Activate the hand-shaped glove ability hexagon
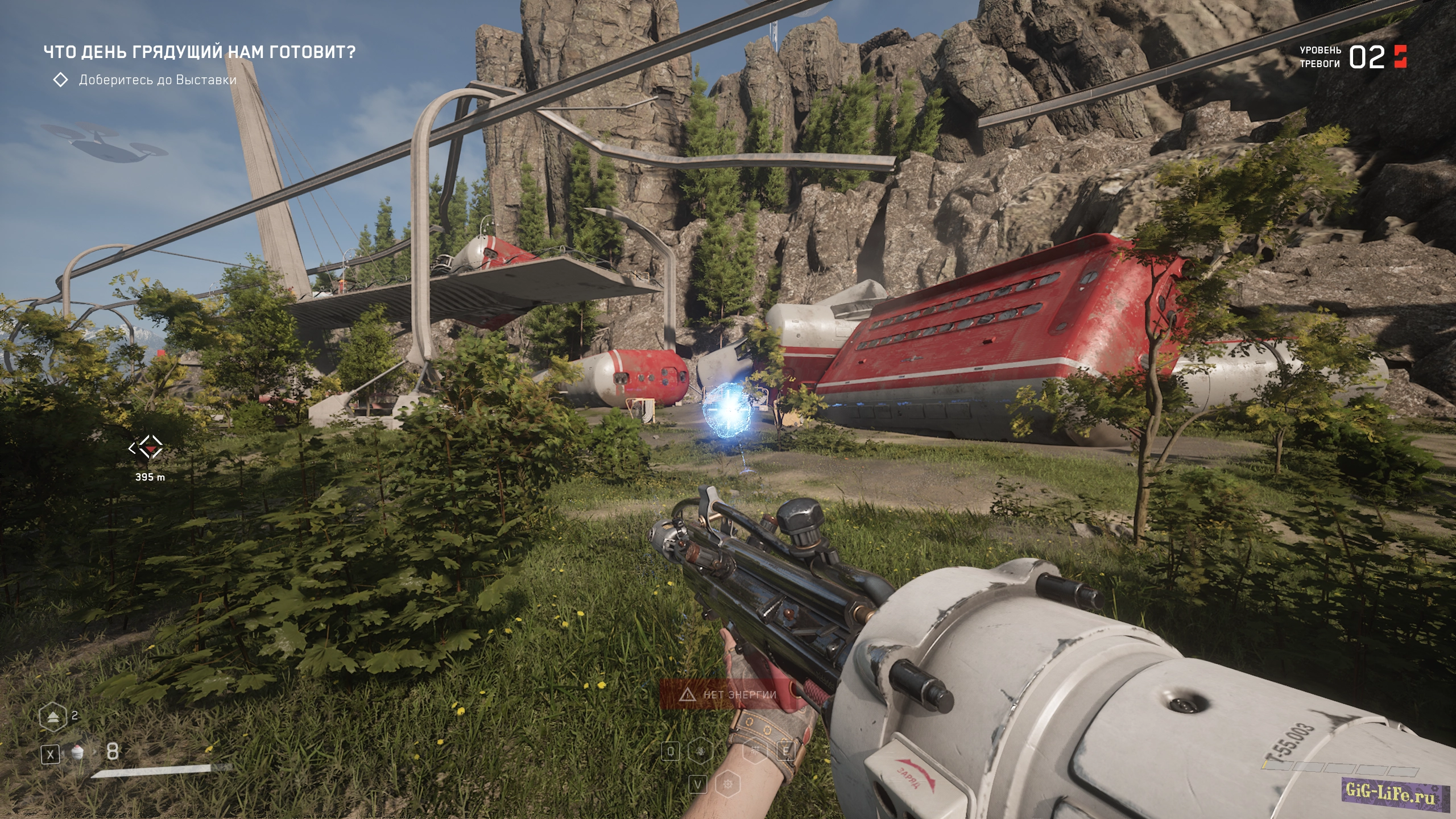 pyautogui.click(x=700, y=751)
